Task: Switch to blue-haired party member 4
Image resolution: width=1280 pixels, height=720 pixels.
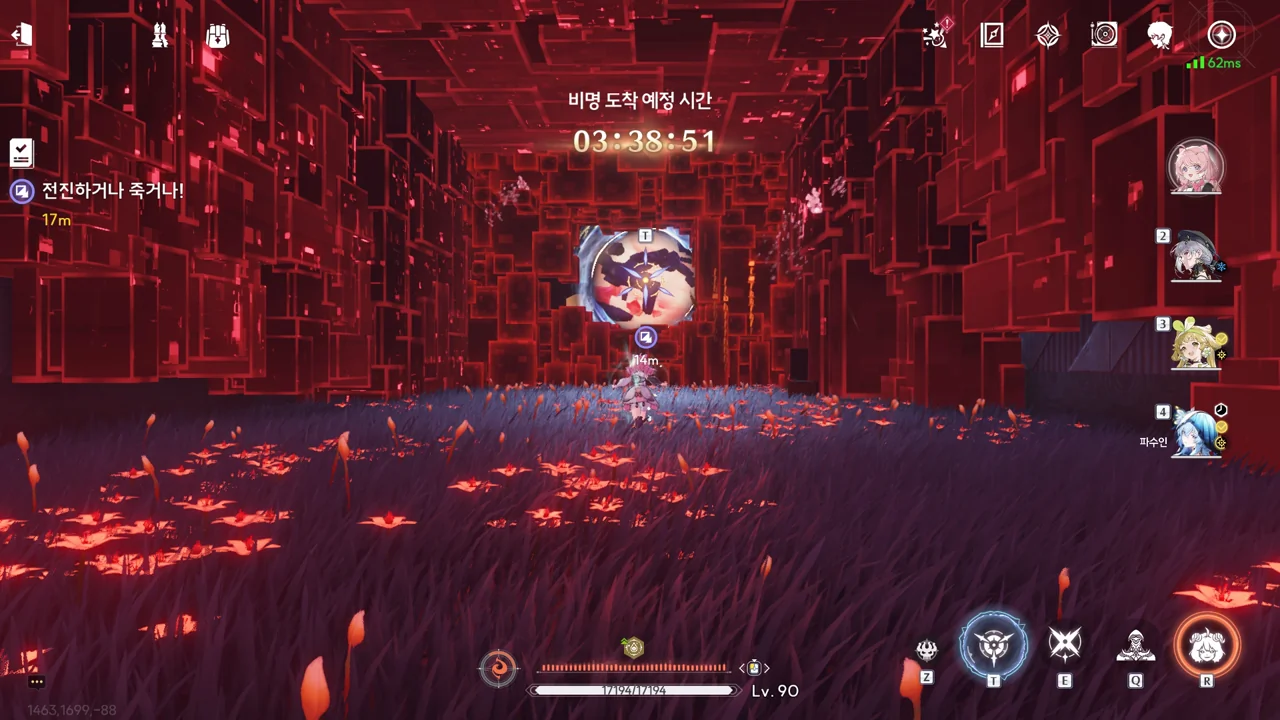Action: (1196, 433)
